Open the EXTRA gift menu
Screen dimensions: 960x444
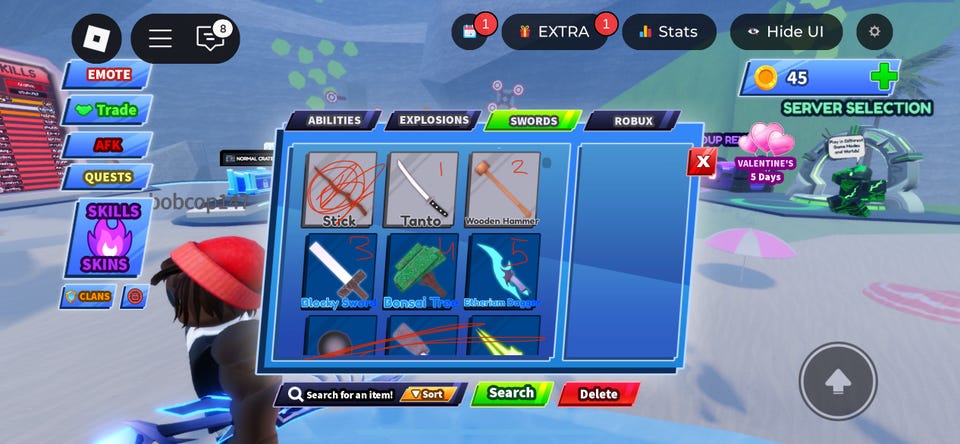pos(554,32)
